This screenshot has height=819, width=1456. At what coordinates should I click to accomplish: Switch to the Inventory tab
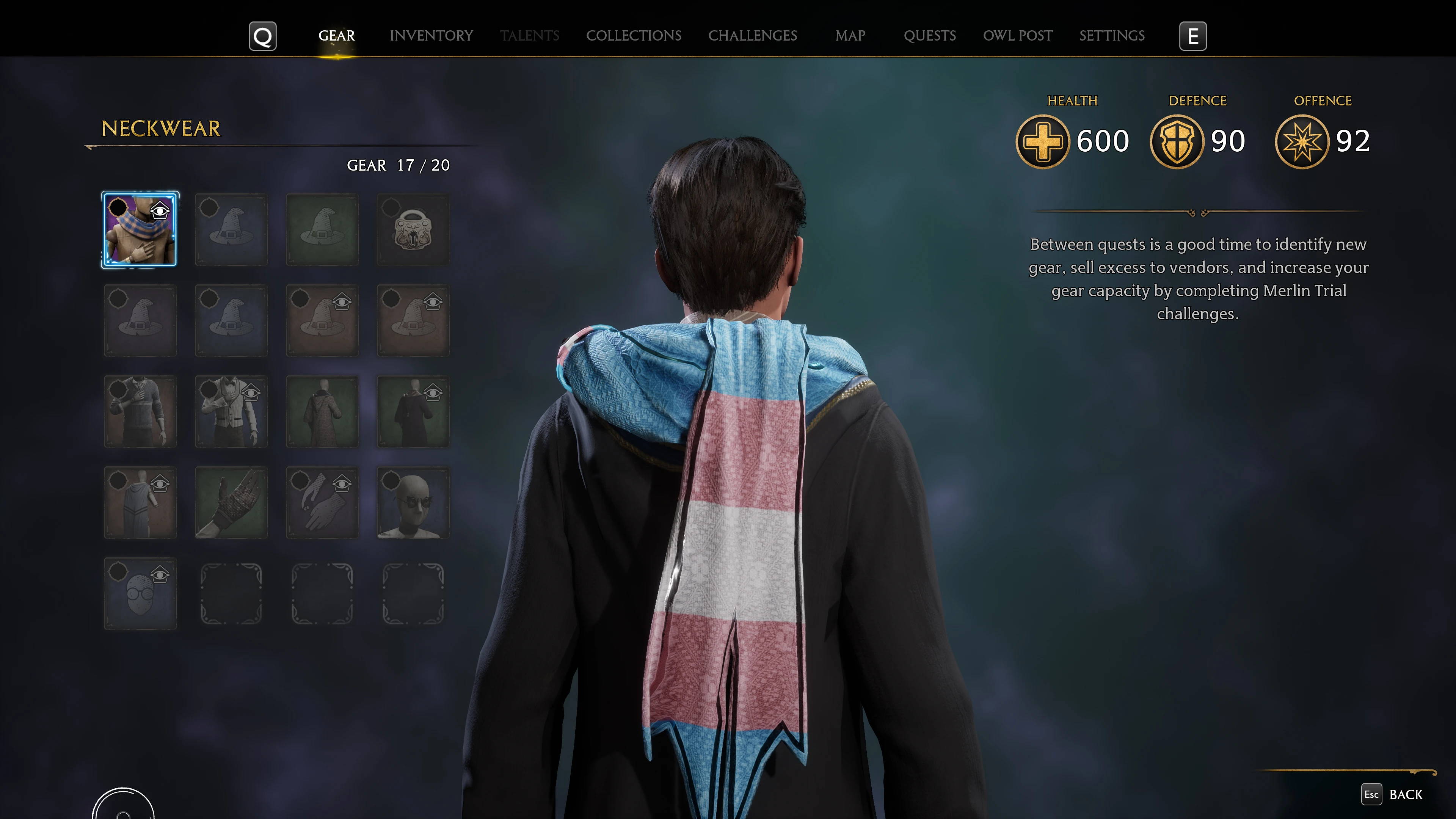(x=431, y=36)
